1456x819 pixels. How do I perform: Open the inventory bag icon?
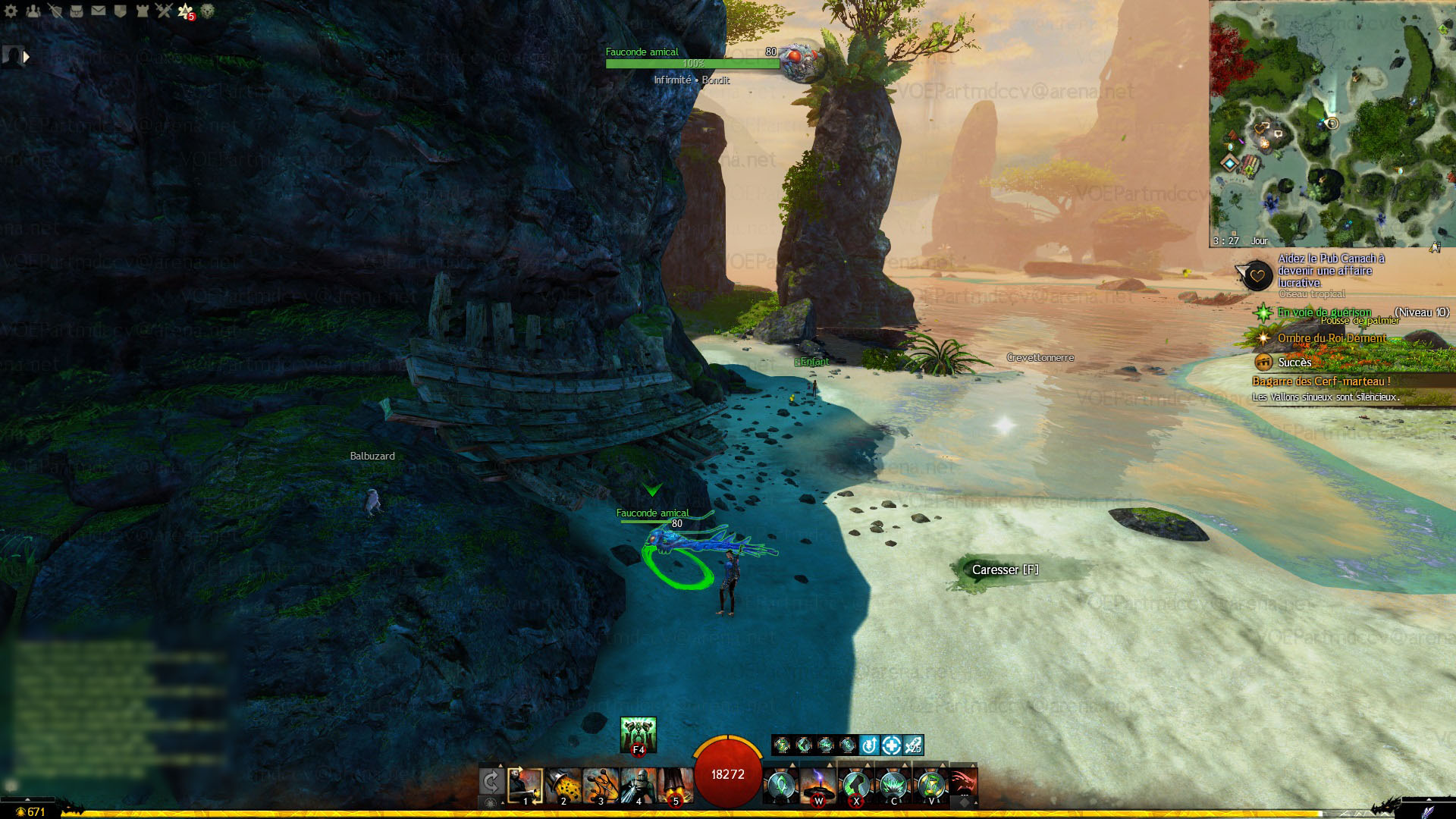click(77, 11)
